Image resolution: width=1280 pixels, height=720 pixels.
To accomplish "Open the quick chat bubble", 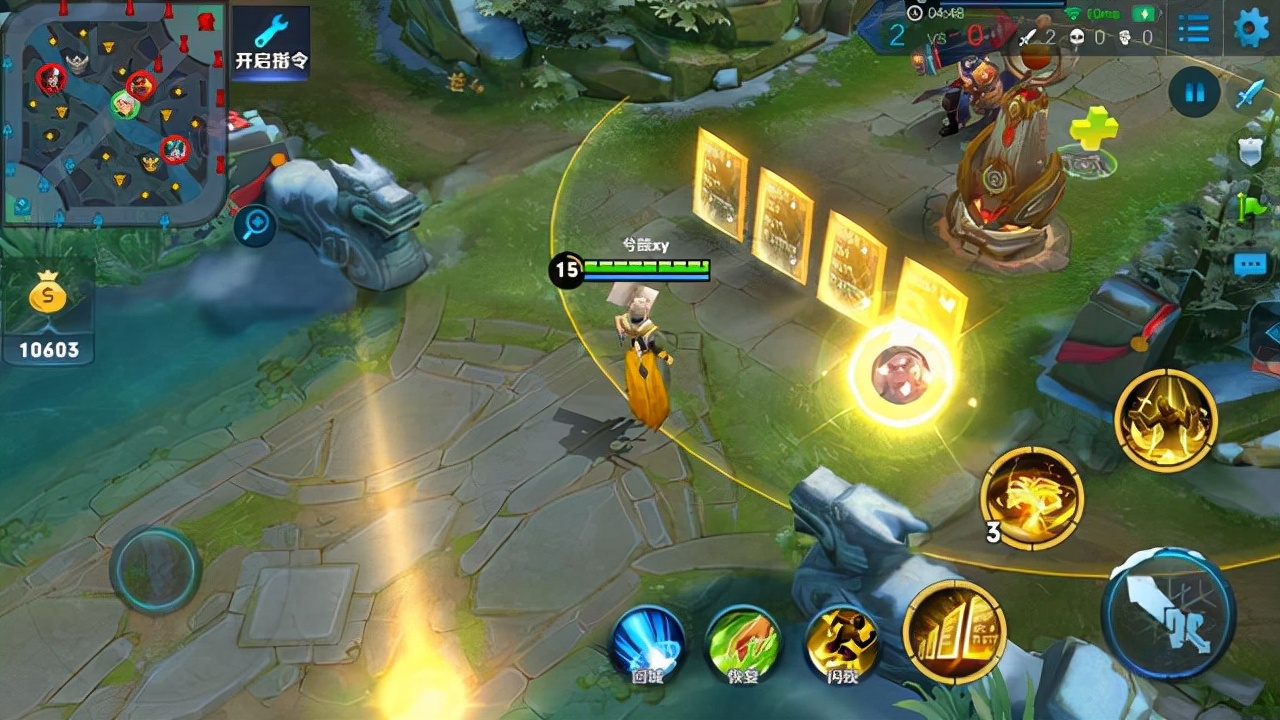I will click(1251, 264).
